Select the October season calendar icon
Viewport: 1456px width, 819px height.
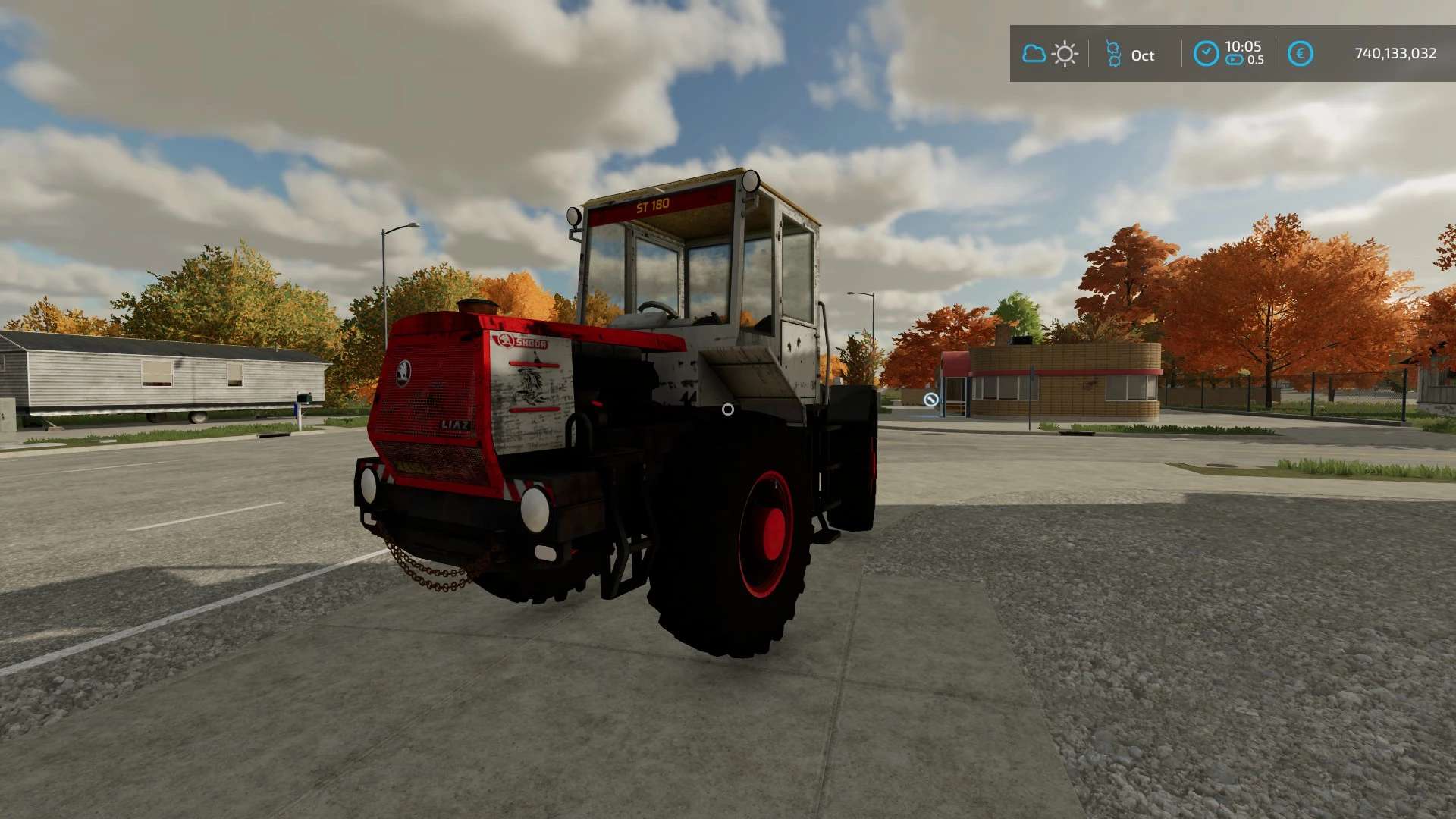click(x=1113, y=54)
